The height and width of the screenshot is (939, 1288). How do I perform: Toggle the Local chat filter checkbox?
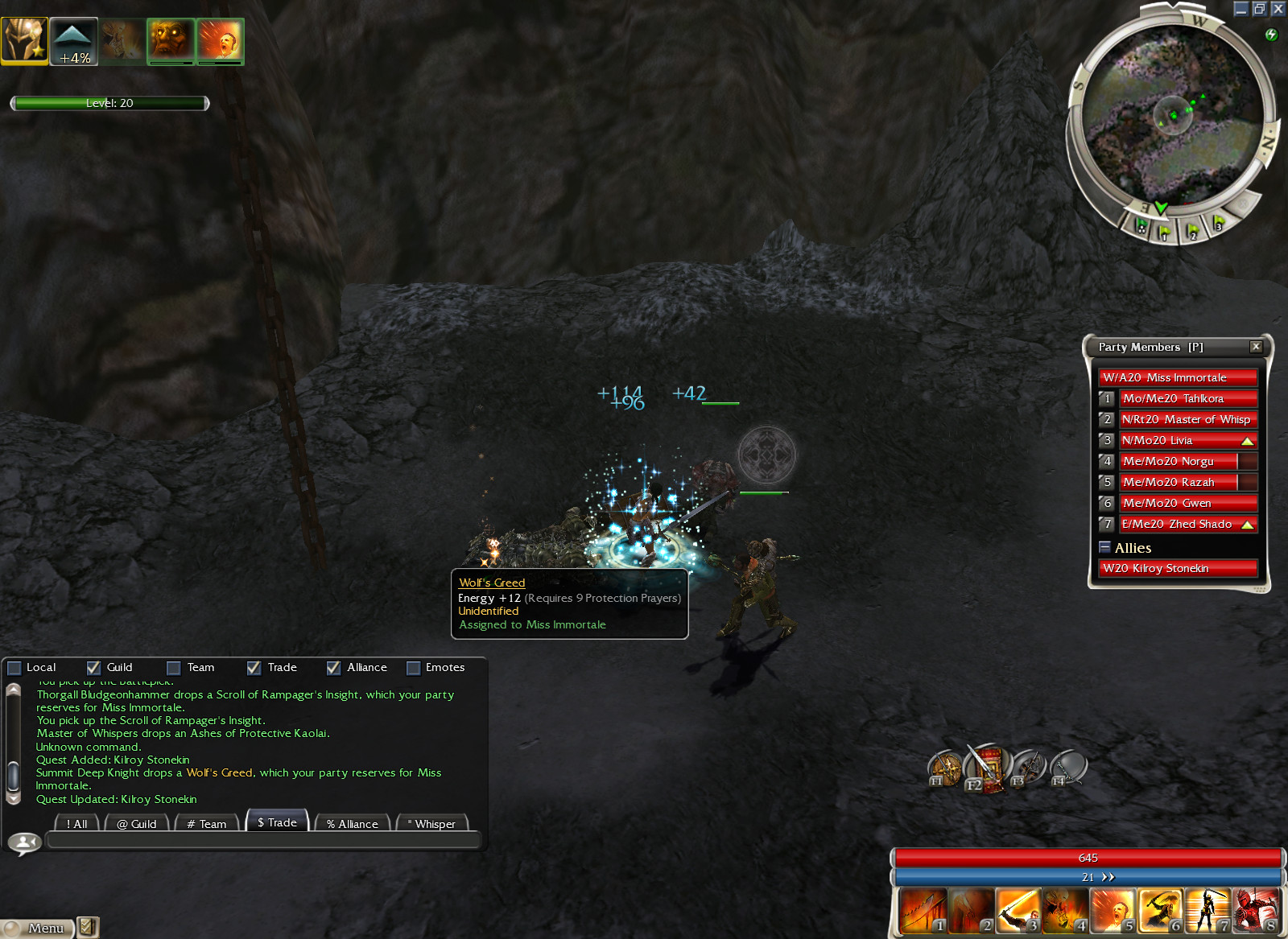[14, 668]
